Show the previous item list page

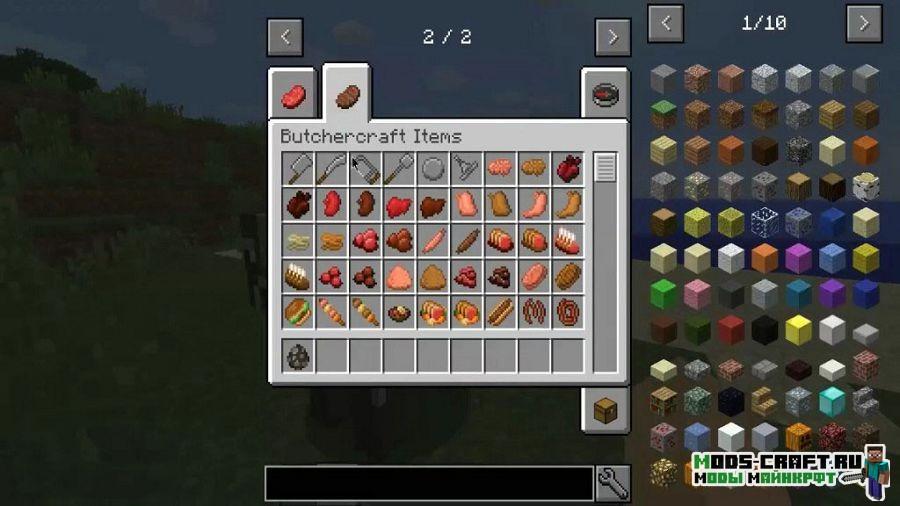coord(666,24)
